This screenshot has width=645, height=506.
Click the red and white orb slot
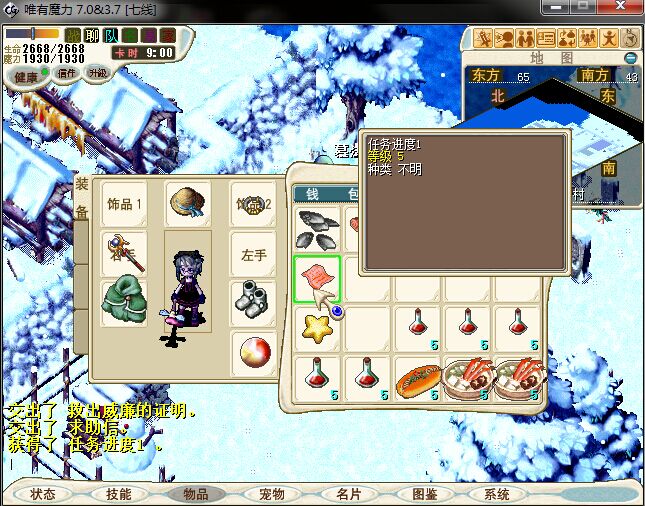[253, 352]
